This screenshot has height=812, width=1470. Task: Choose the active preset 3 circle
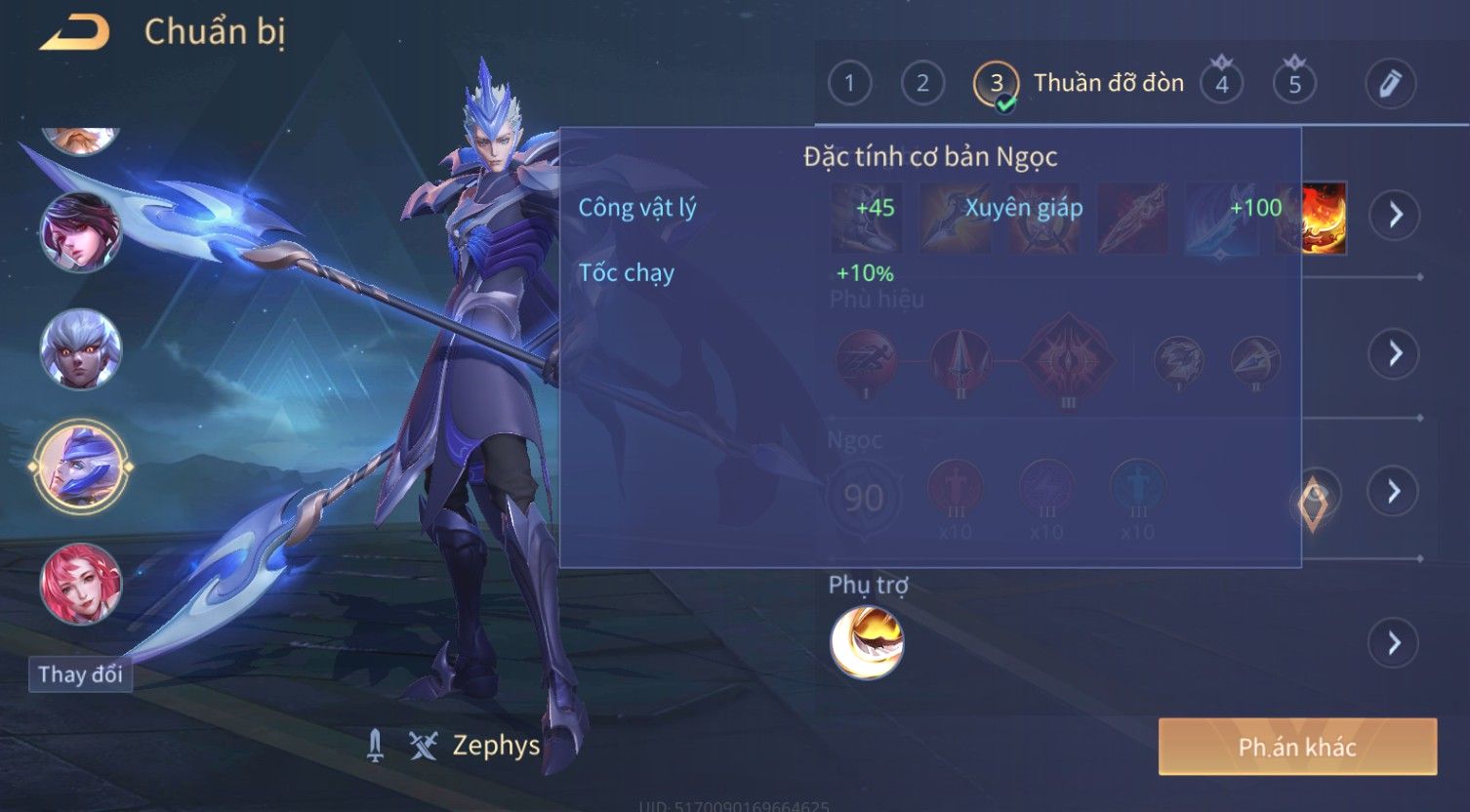(996, 84)
